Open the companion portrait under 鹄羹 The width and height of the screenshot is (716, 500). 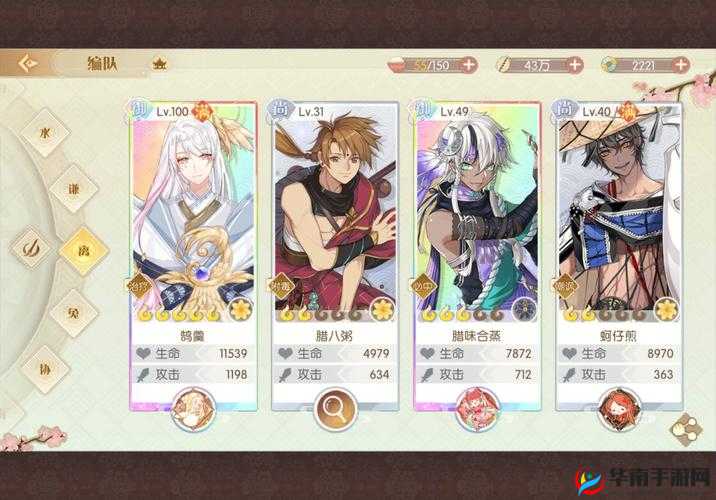point(192,407)
